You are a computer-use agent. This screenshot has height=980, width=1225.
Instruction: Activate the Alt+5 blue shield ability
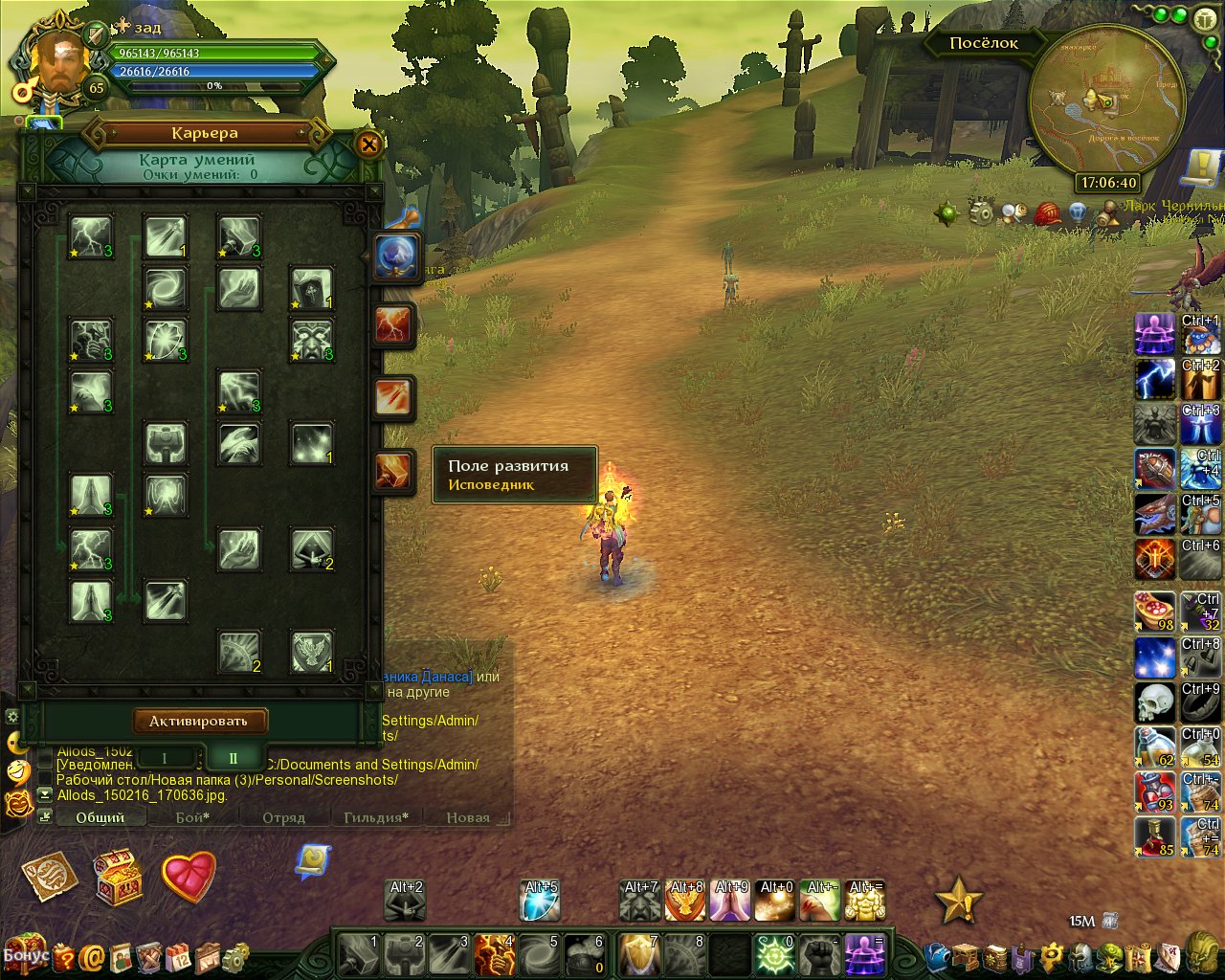(541, 902)
